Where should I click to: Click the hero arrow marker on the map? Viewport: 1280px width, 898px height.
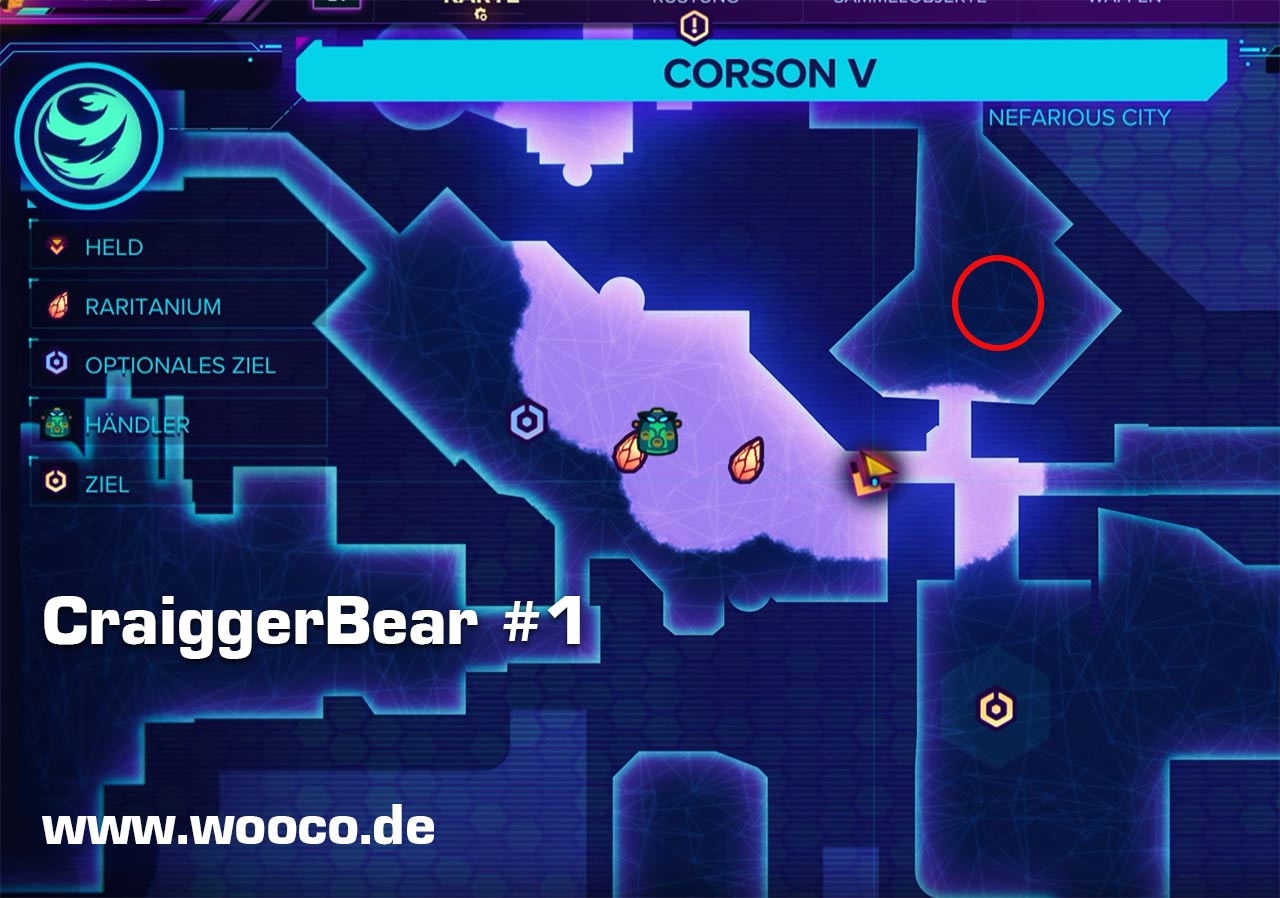coord(872,474)
